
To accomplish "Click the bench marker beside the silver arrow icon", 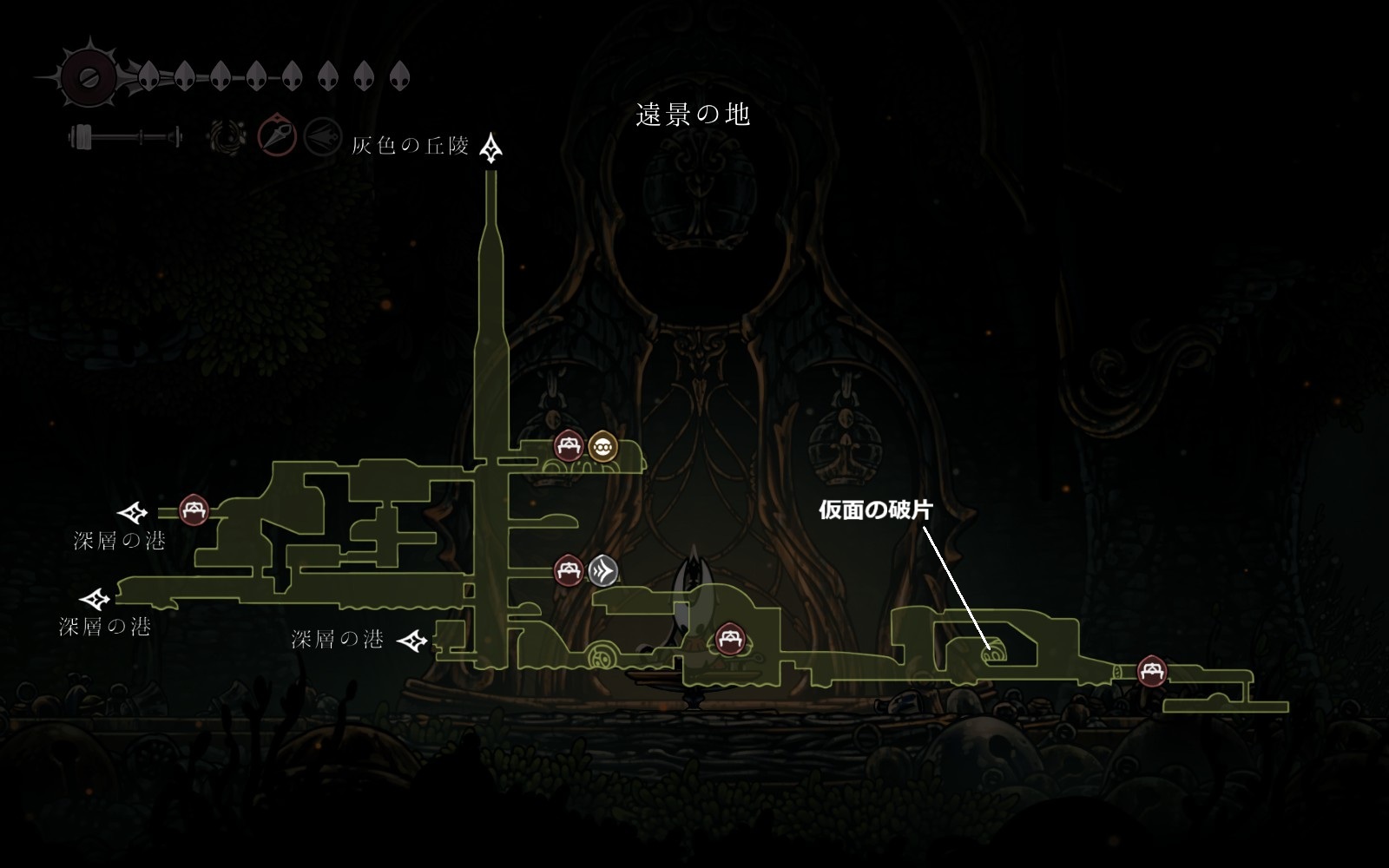I will pyautogui.click(x=569, y=570).
